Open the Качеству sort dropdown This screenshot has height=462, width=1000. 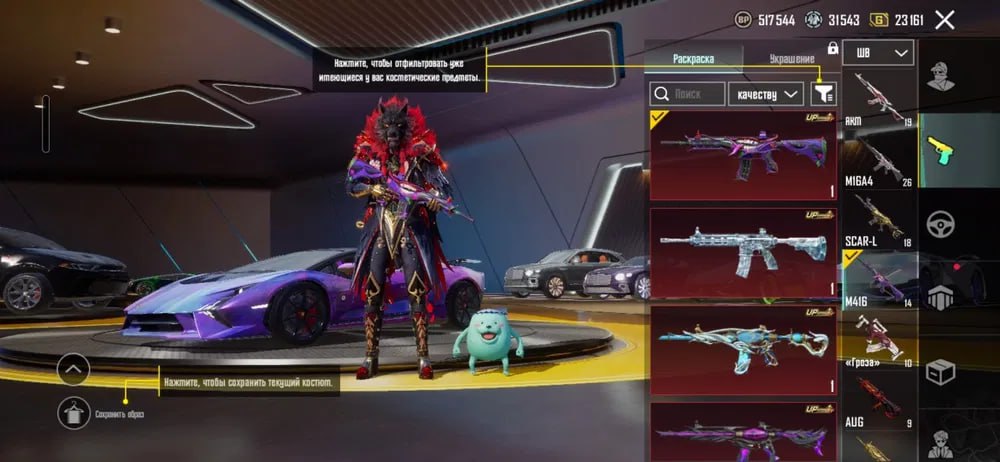(766, 94)
